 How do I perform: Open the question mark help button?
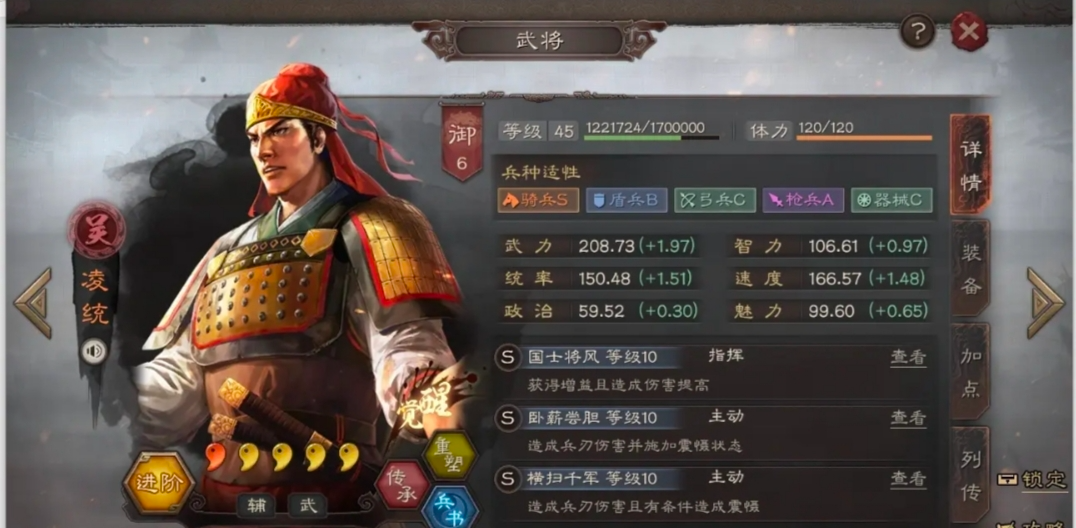click(917, 32)
